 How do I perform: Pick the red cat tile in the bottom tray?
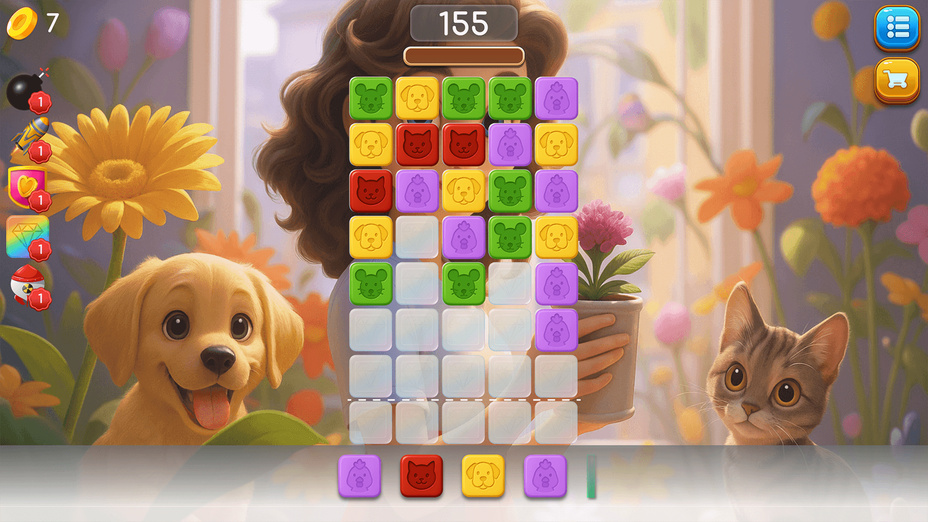click(x=421, y=476)
